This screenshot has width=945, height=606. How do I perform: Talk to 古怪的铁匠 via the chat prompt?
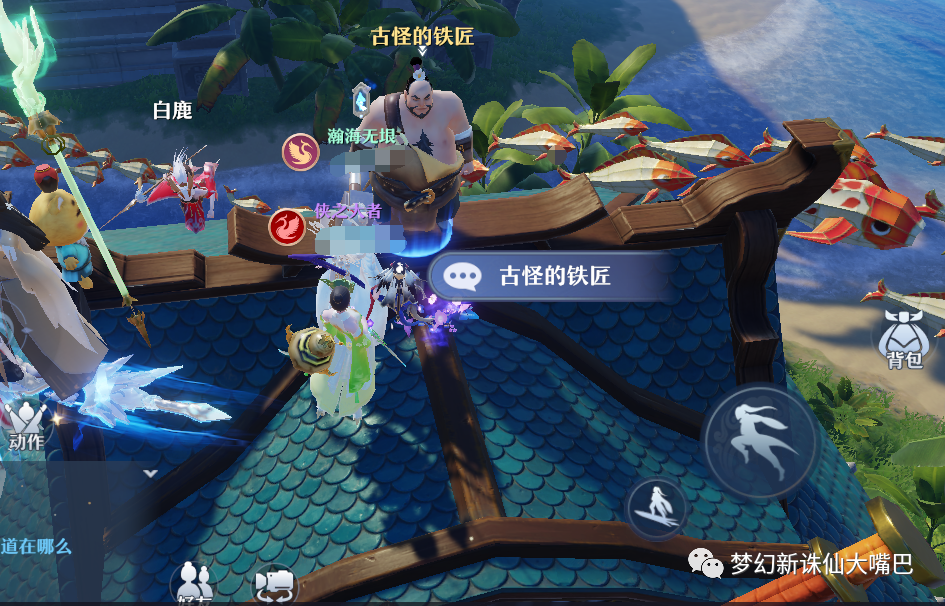click(x=542, y=277)
